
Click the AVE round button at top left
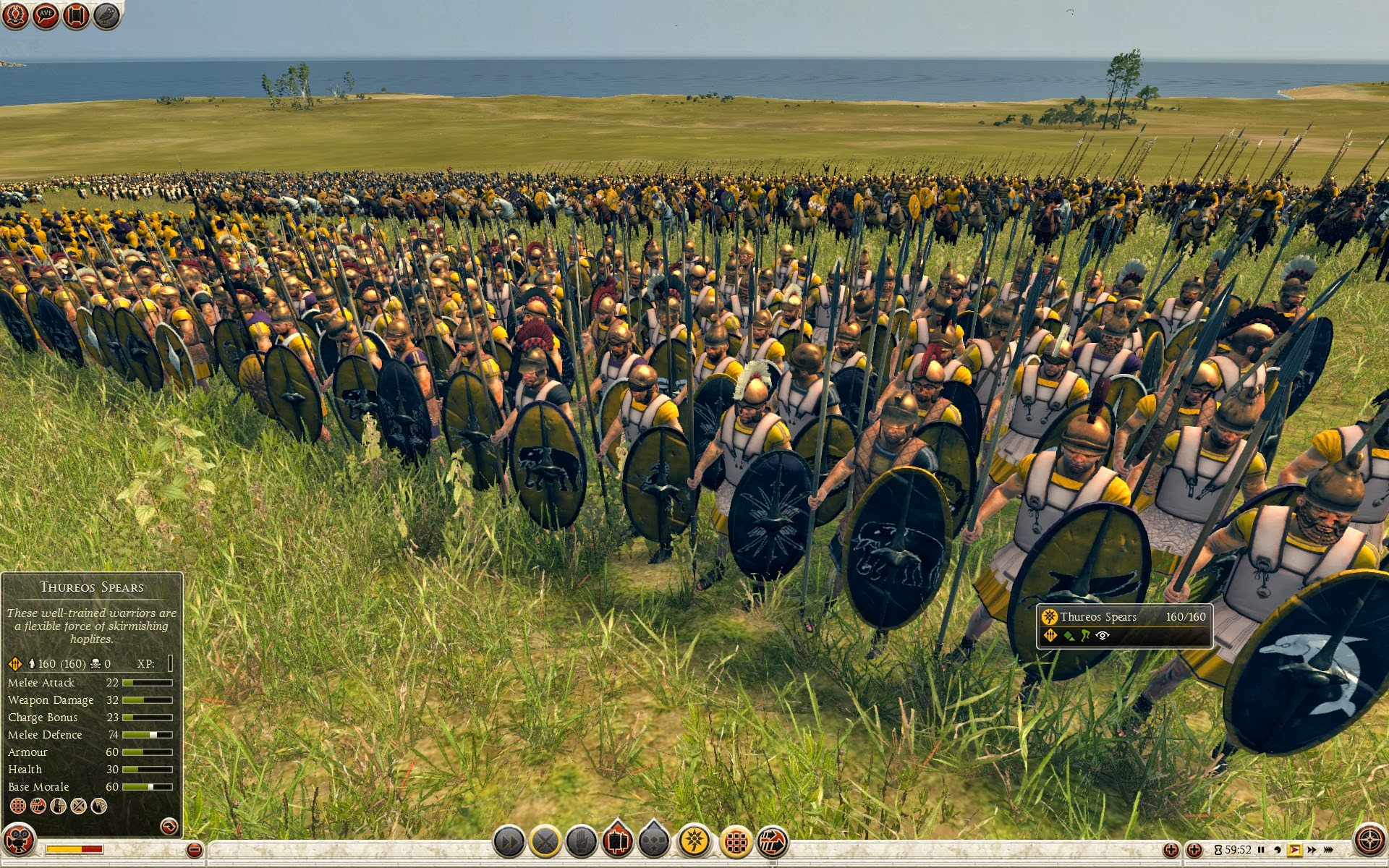pyautogui.click(x=46, y=14)
